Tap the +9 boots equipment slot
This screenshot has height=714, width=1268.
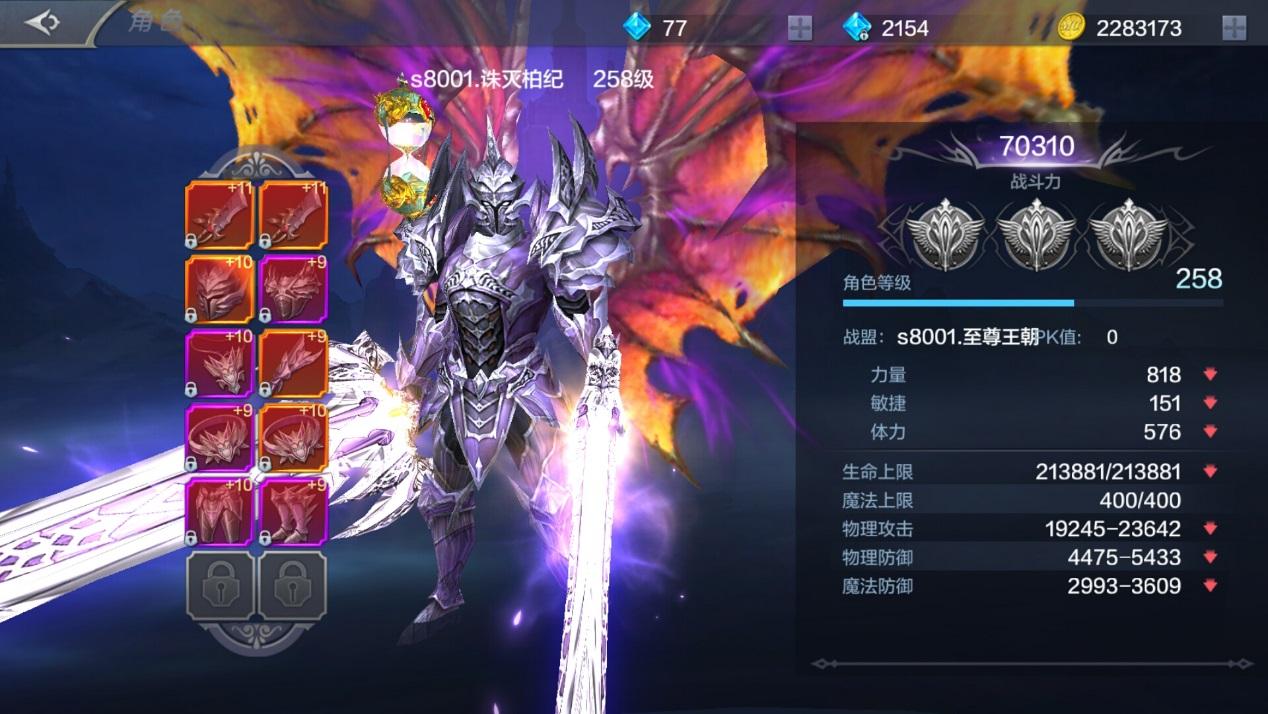[x=294, y=511]
